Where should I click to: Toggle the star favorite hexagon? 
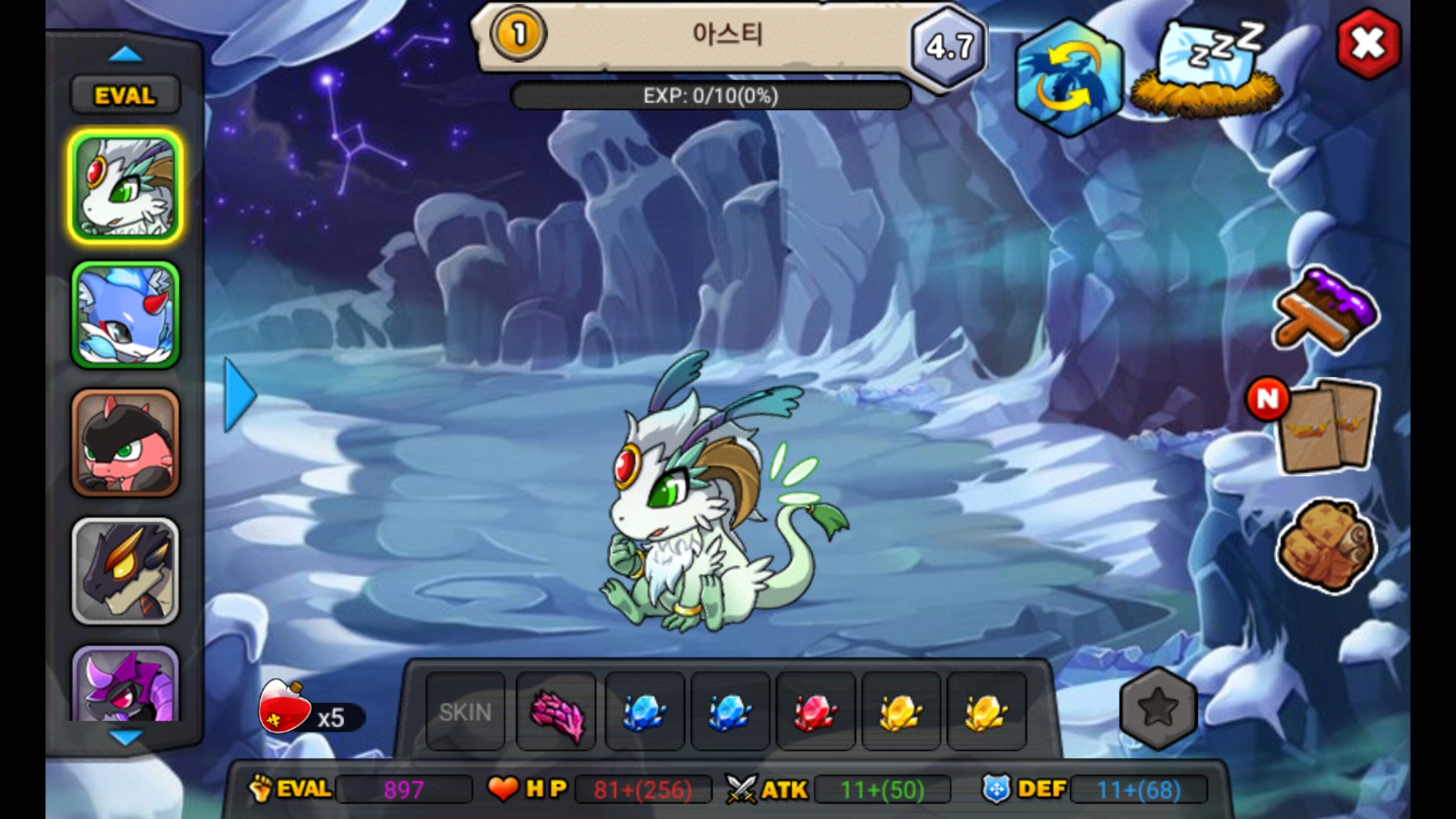pos(1158,708)
